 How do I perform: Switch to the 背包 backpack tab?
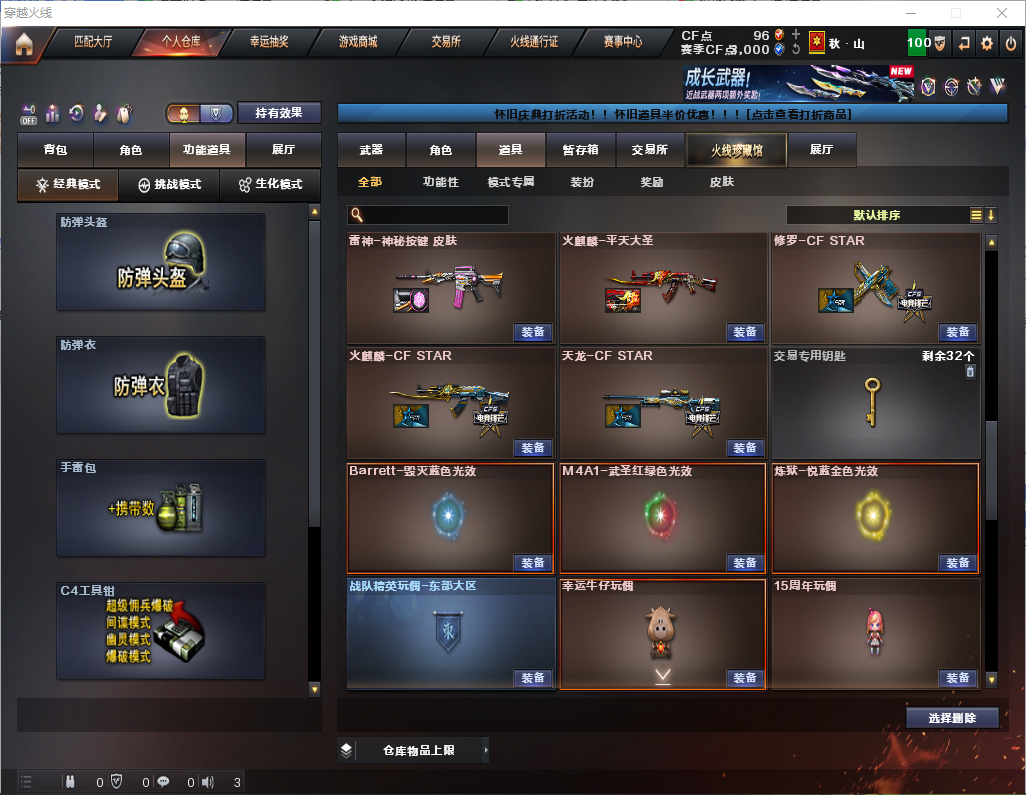55,150
